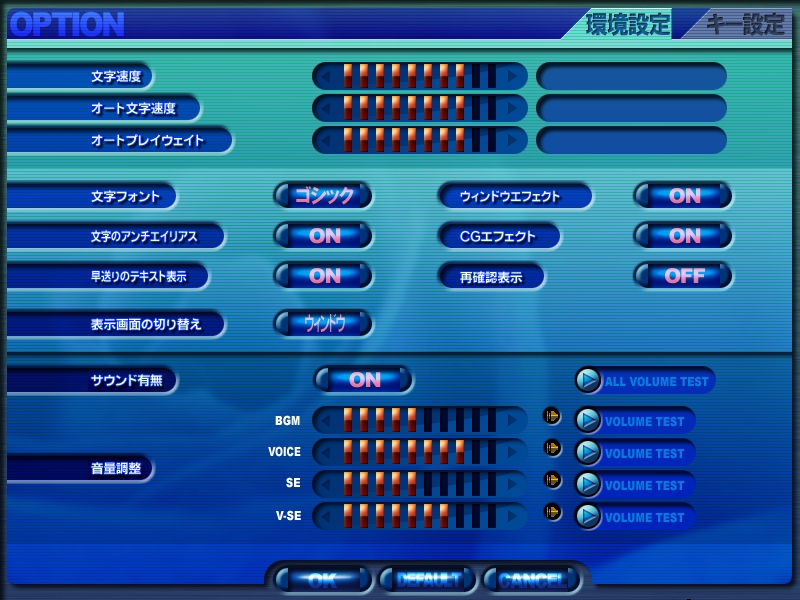This screenshot has width=800, height=600.
Task: Switch the ウィンドウエフェクト ON toggle
Action: click(684, 196)
